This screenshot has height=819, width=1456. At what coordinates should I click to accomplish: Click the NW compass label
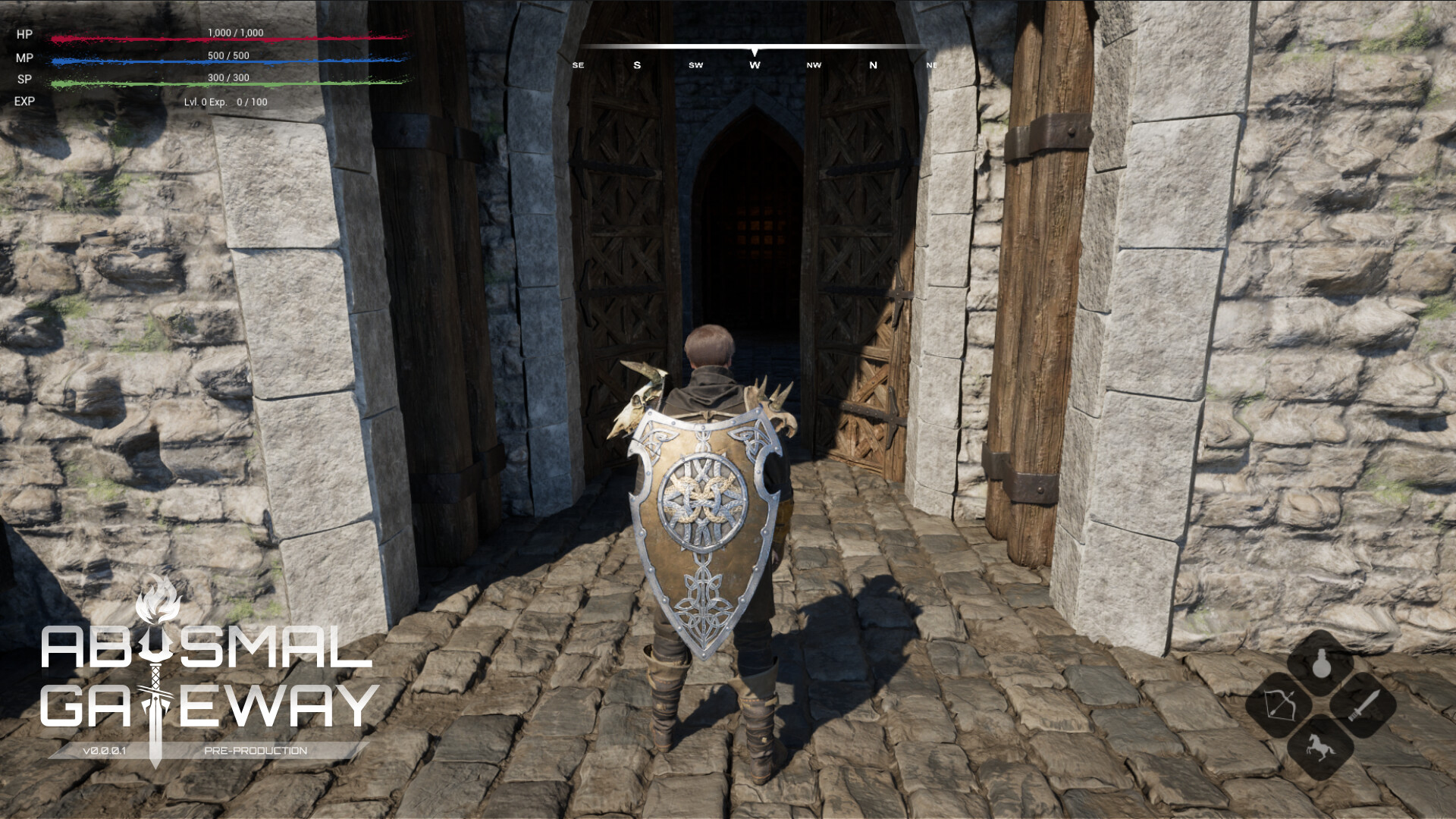(x=814, y=65)
